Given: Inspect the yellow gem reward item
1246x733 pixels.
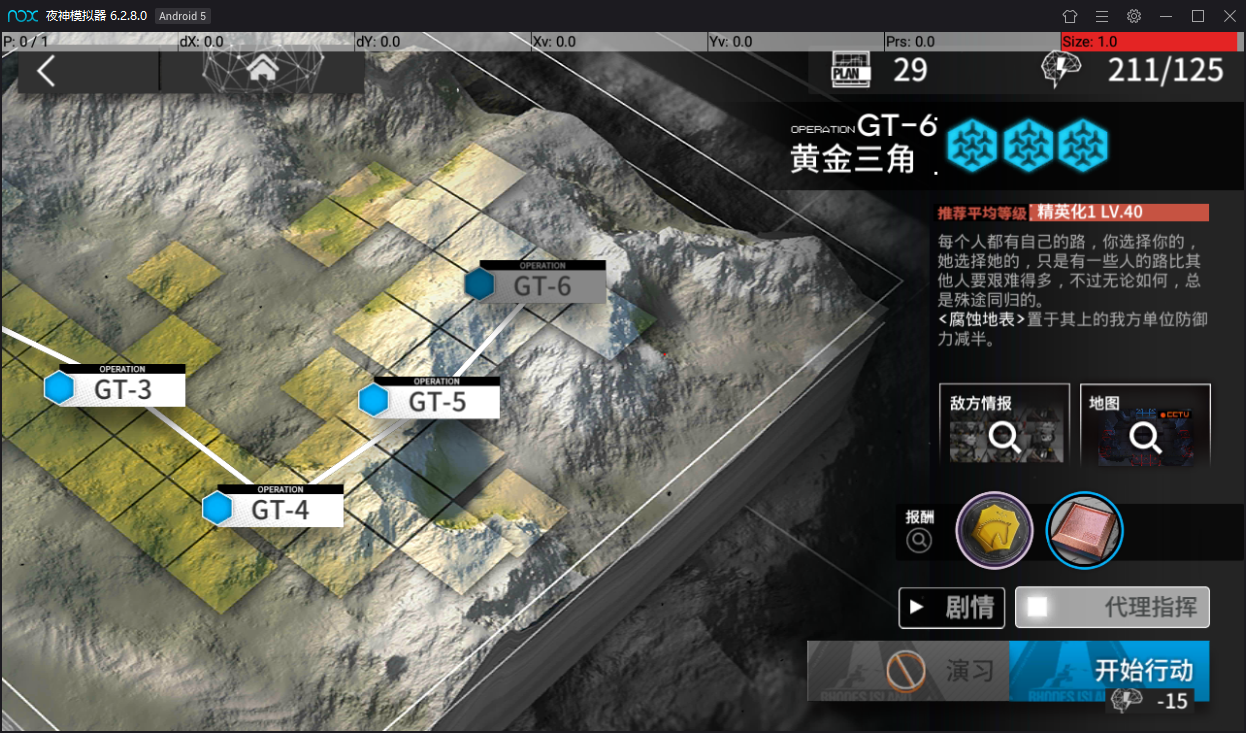Looking at the screenshot, I should (x=994, y=530).
